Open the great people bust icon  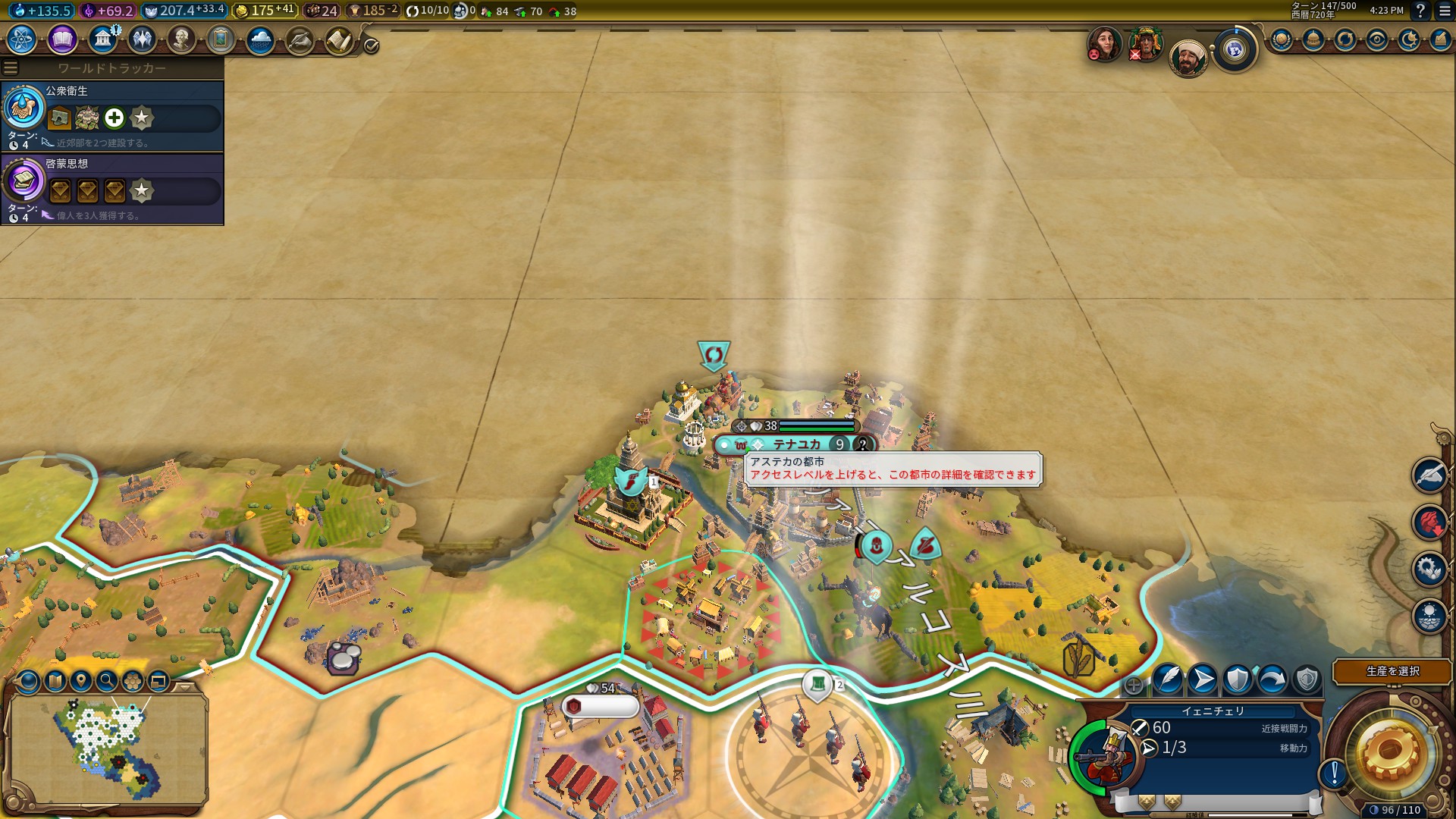pos(181,39)
